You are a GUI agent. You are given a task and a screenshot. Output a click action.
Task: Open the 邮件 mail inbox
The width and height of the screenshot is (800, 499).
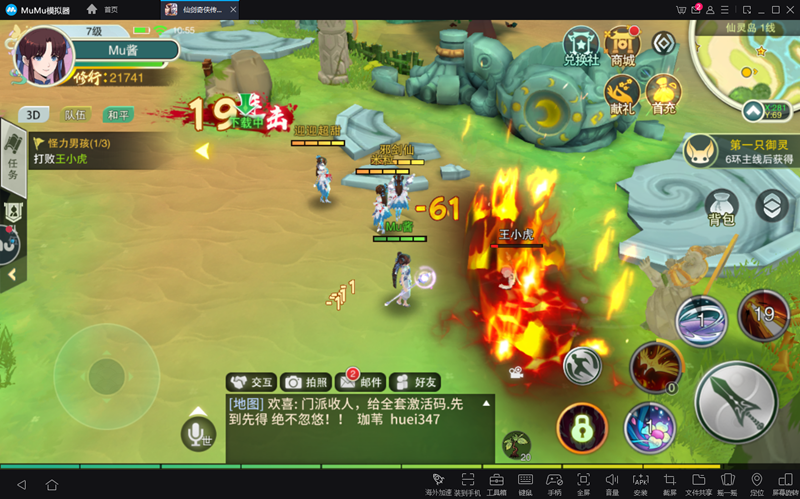pyautogui.click(x=360, y=382)
